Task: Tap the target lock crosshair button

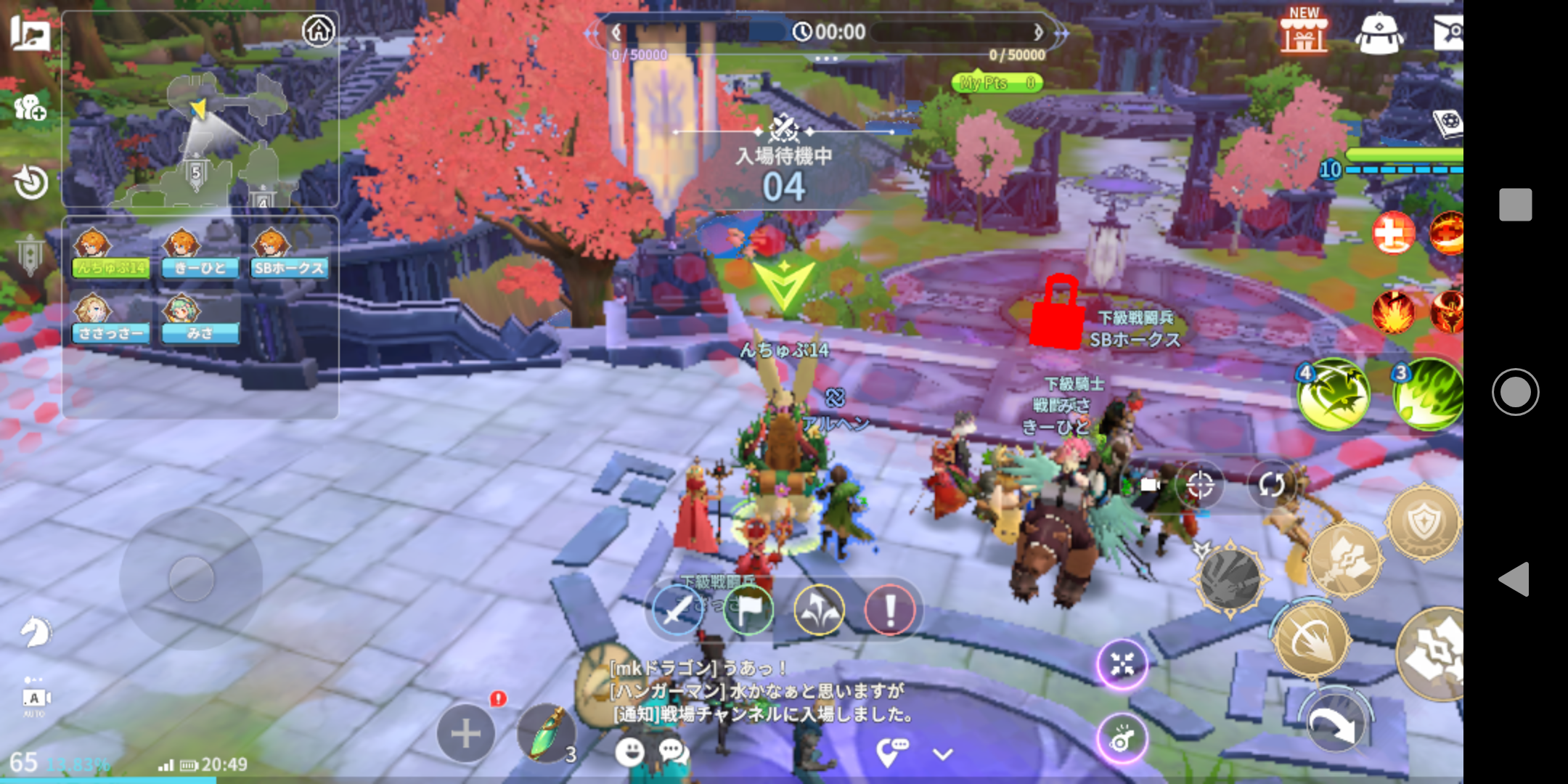Action: 1200,484
